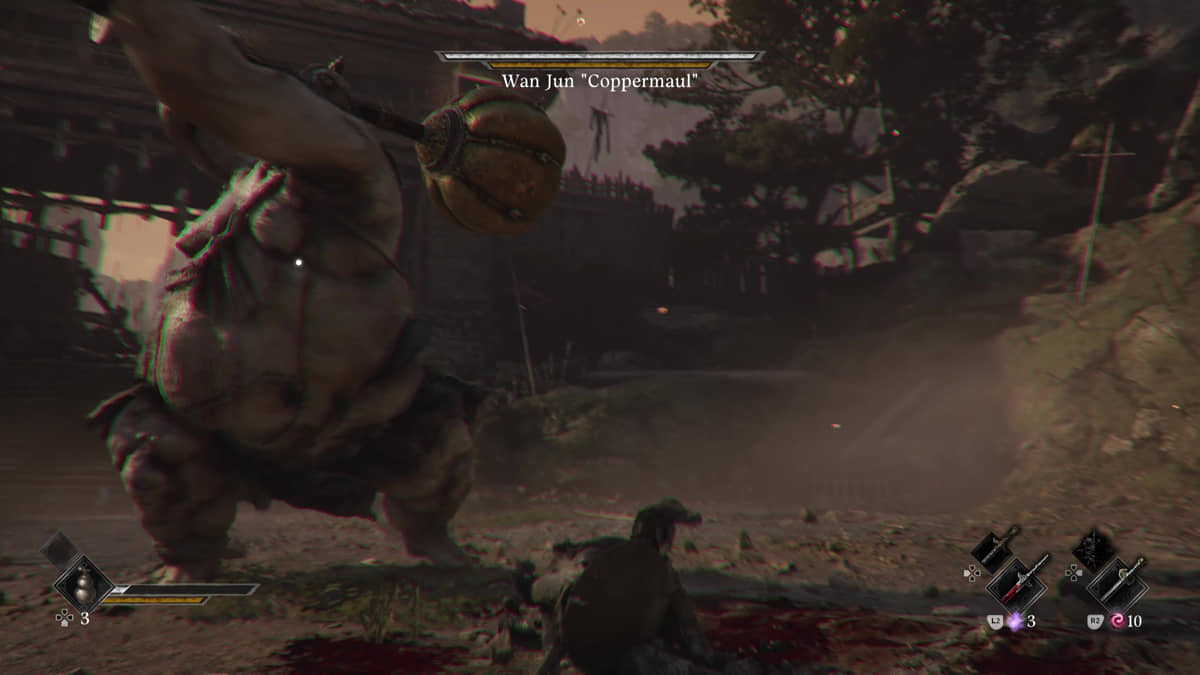
Task: Click the dark secondary slot above the sword
Action: (x=1092, y=549)
